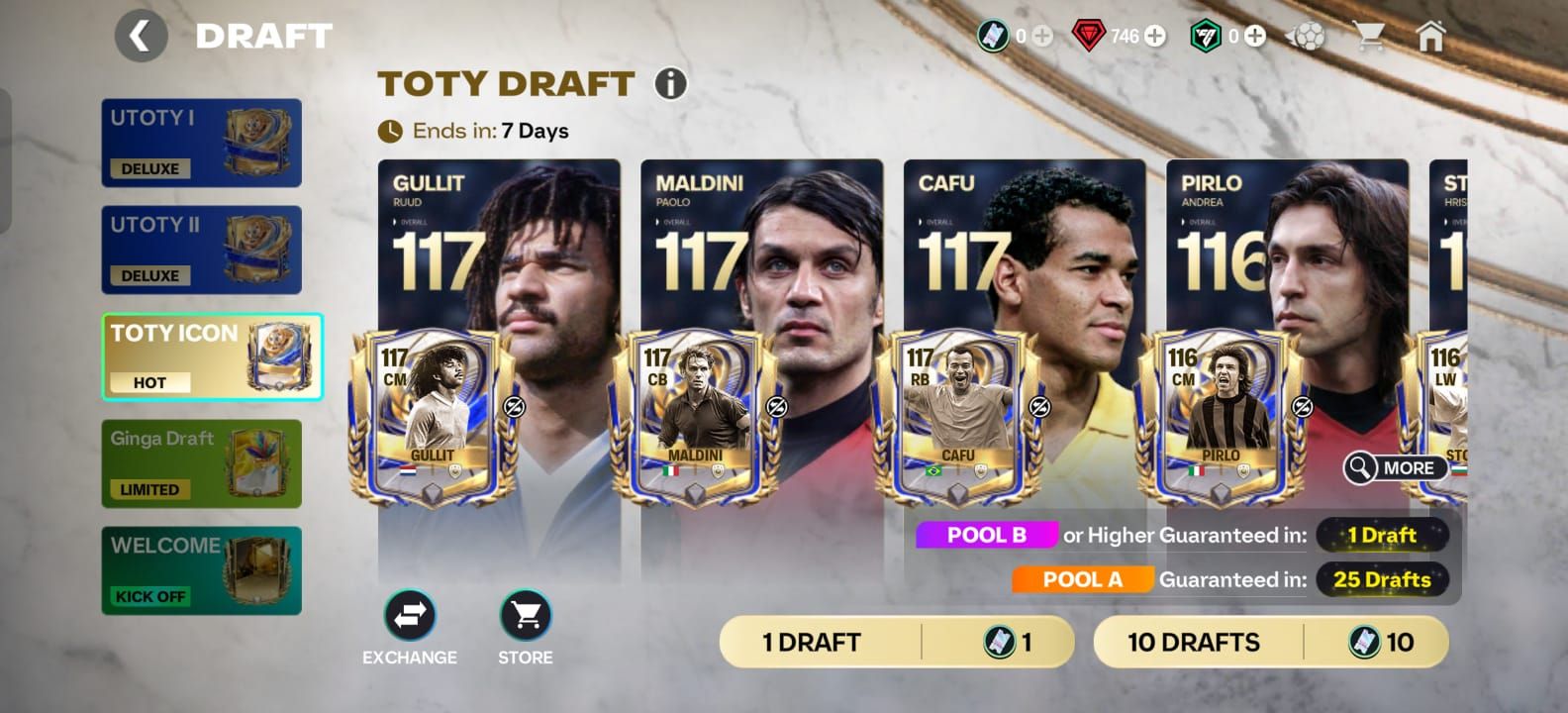The width and height of the screenshot is (1568, 713).
Task: Select the UTOTY I Deluxe draft
Action: coord(201,143)
